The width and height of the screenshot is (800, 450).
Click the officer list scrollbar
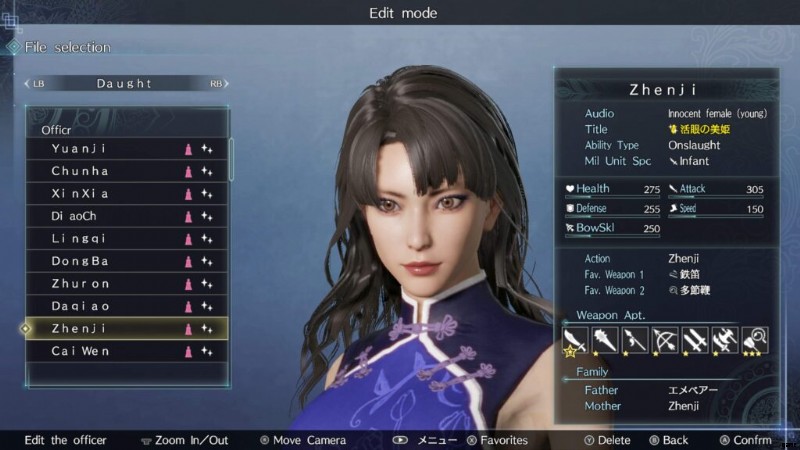tap(232, 160)
